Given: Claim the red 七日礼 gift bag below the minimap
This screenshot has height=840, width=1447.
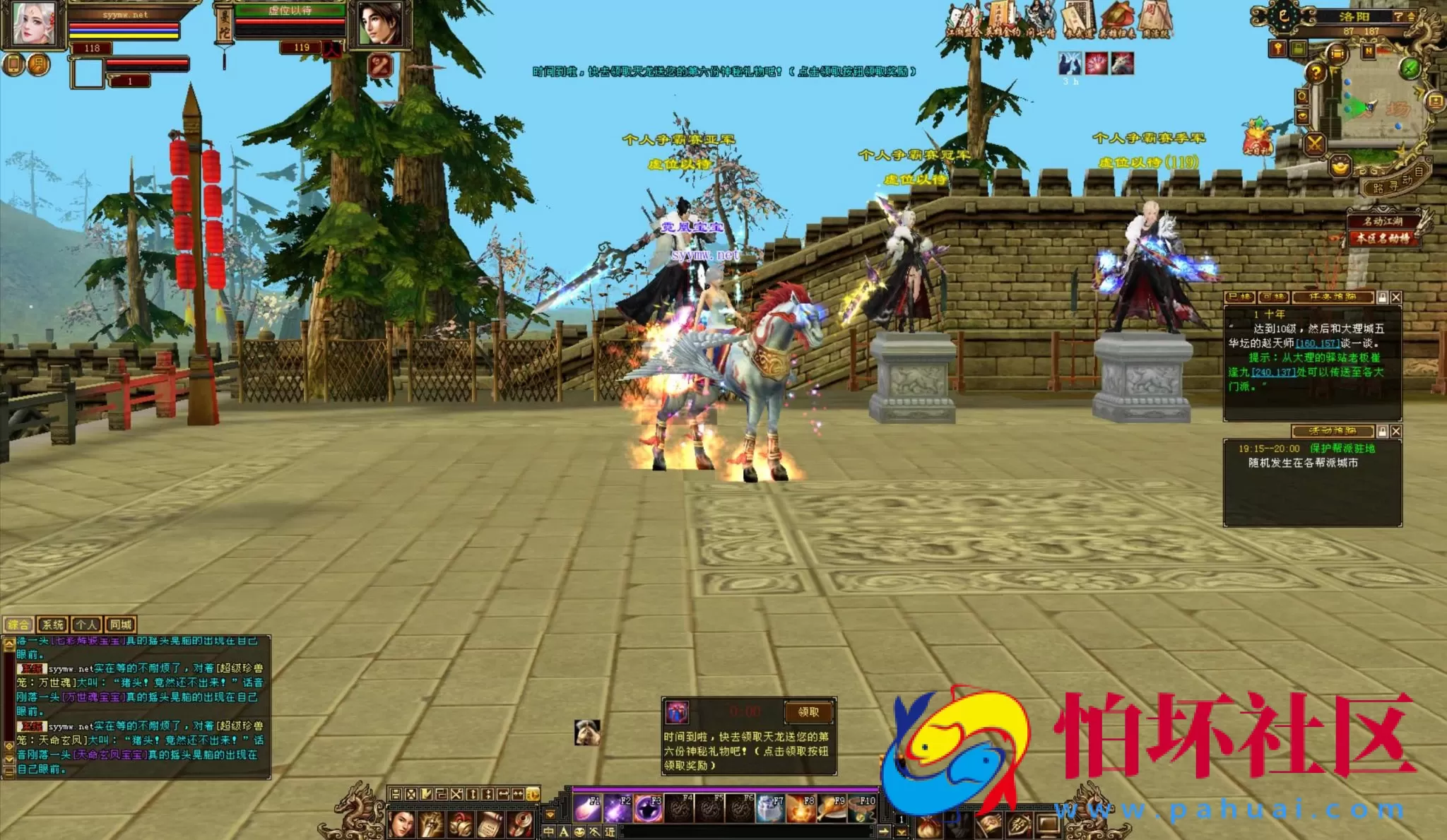Looking at the screenshot, I should 1256,140.
